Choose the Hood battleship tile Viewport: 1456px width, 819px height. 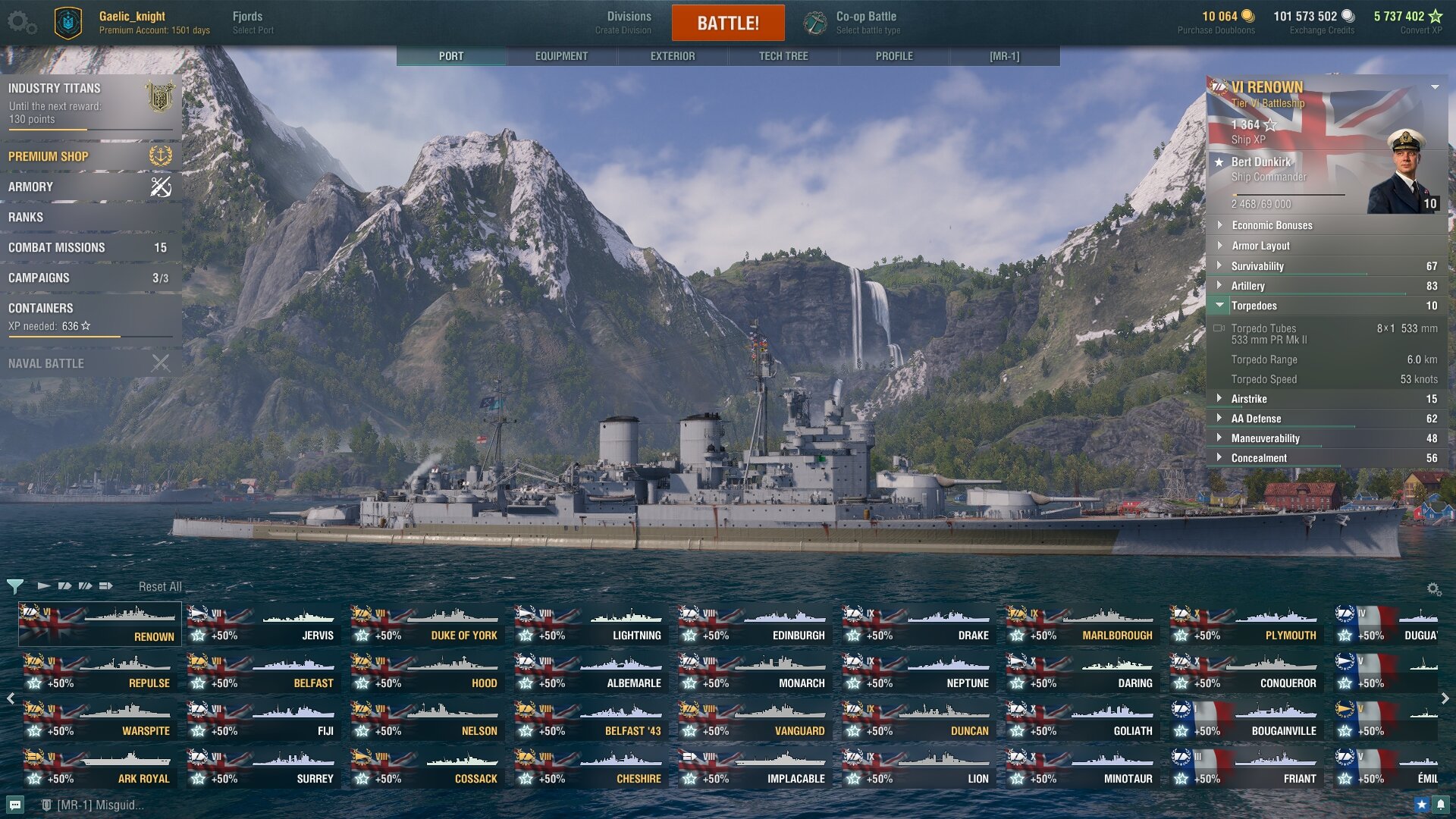point(427,673)
